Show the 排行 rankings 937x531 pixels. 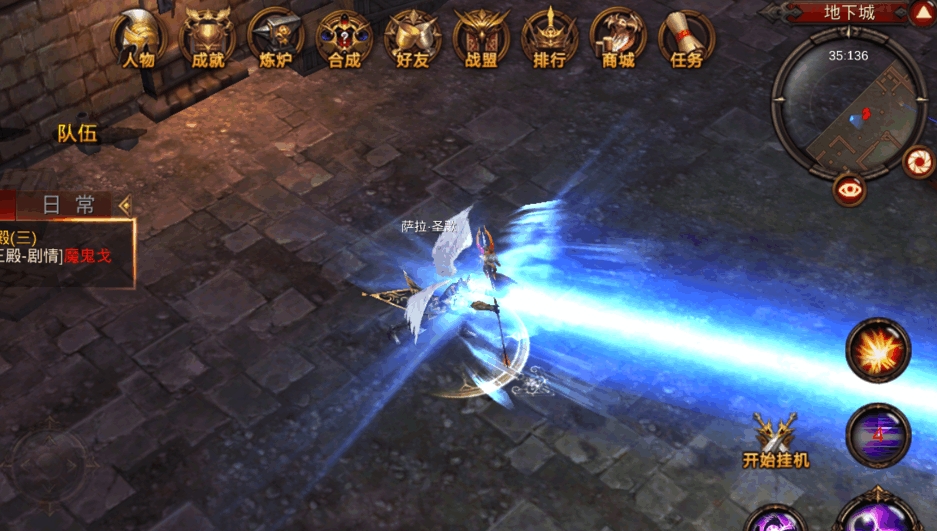pyautogui.click(x=550, y=39)
